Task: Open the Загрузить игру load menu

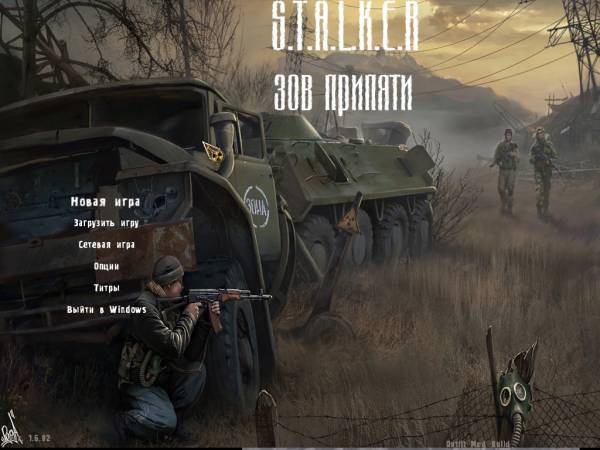Action: (x=106, y=223)
